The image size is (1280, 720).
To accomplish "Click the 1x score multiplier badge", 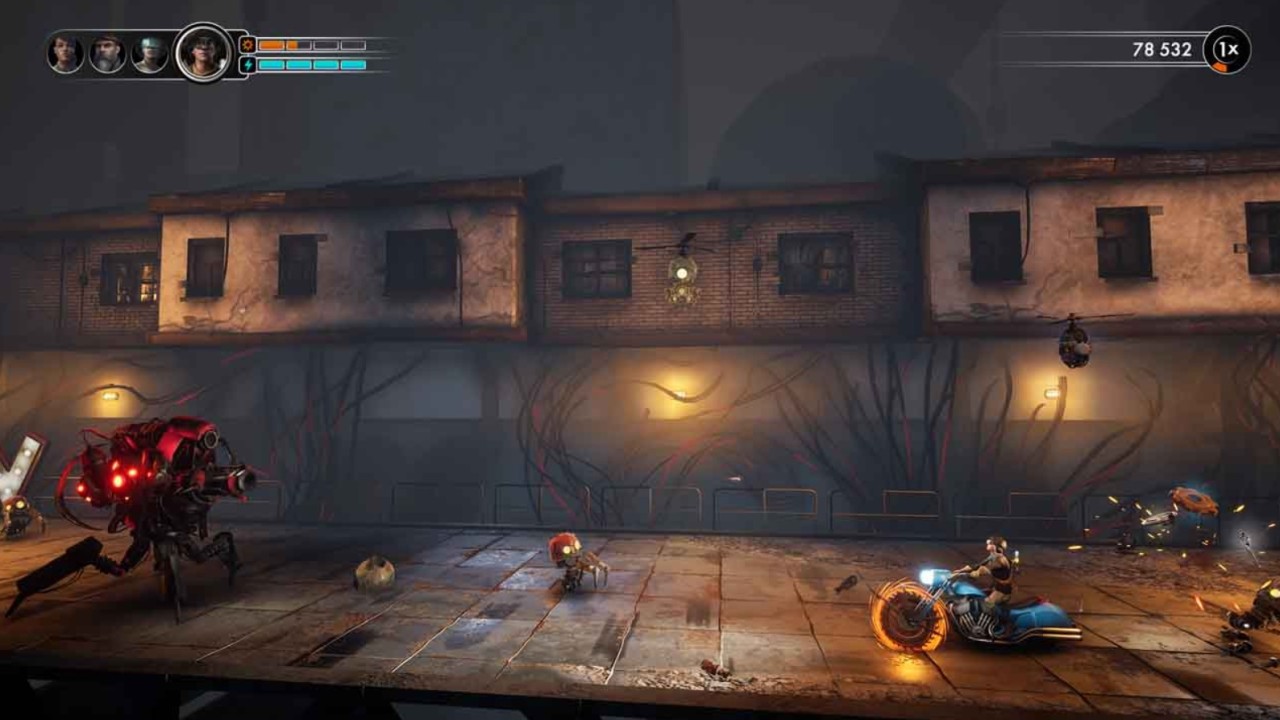I will pos(1227,50).
